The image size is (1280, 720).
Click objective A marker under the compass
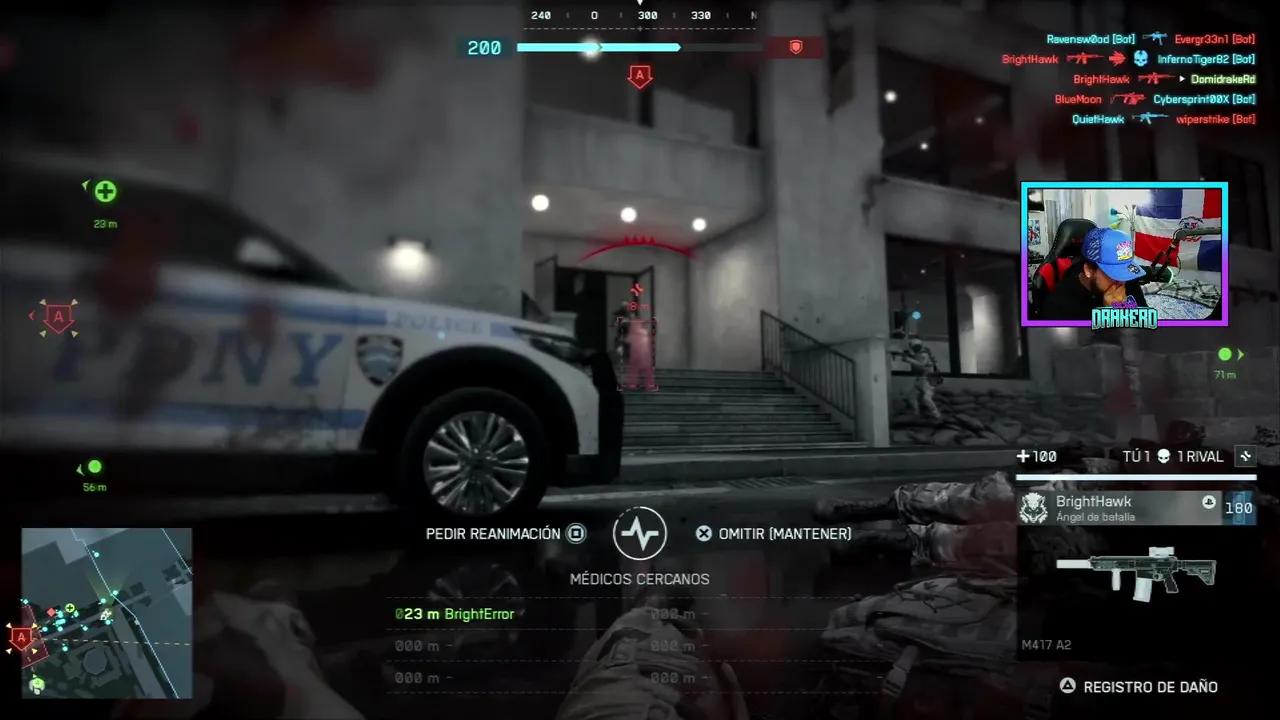[x=639, y=76]
